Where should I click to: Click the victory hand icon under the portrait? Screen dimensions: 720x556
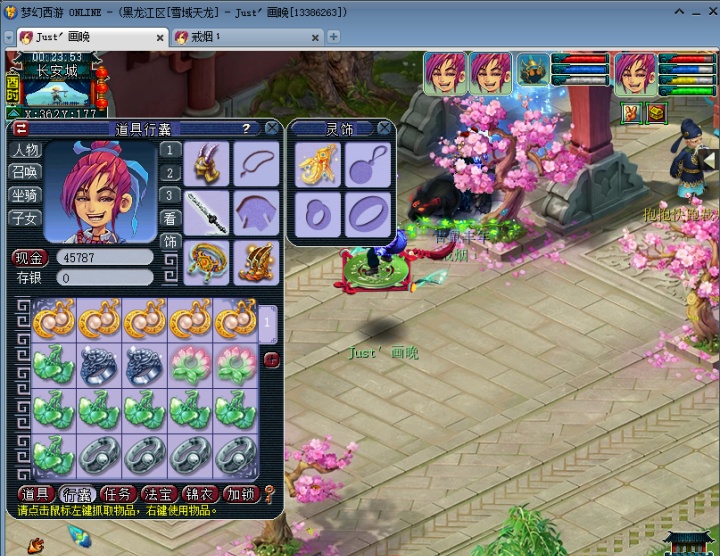(x=631, y=113)
